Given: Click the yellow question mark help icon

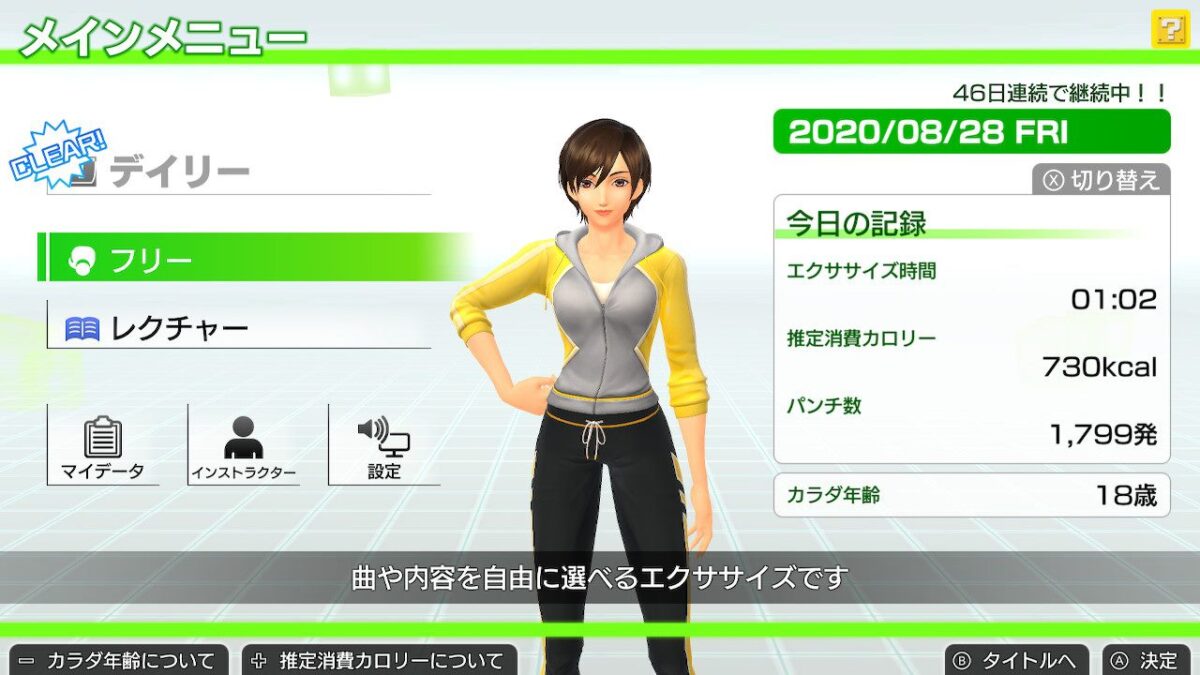Looking at the screenshot, I should tap(1168, 28).
